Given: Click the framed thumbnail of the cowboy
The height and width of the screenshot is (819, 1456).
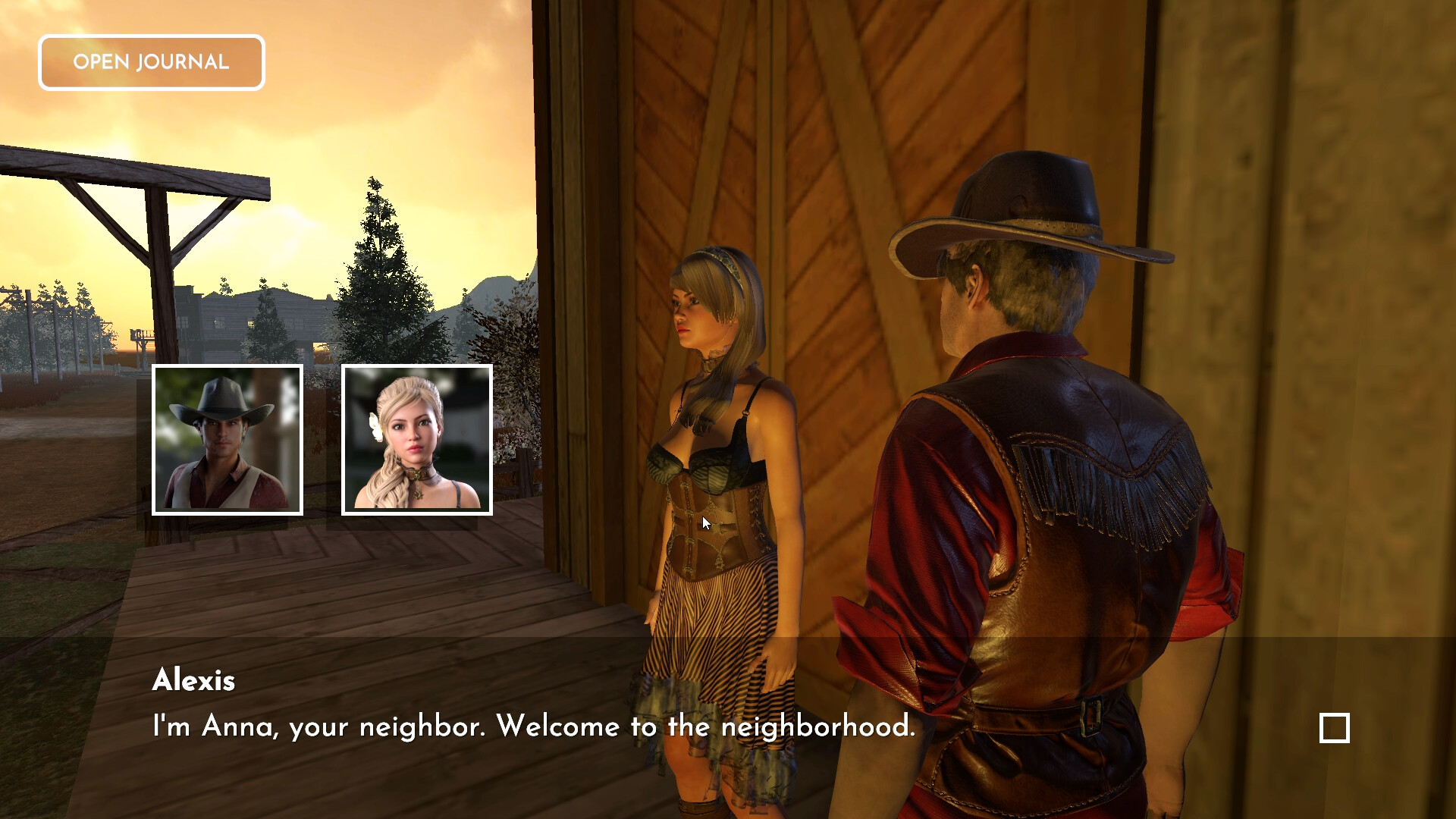Looking at the screenshot, I should [227, 440].
